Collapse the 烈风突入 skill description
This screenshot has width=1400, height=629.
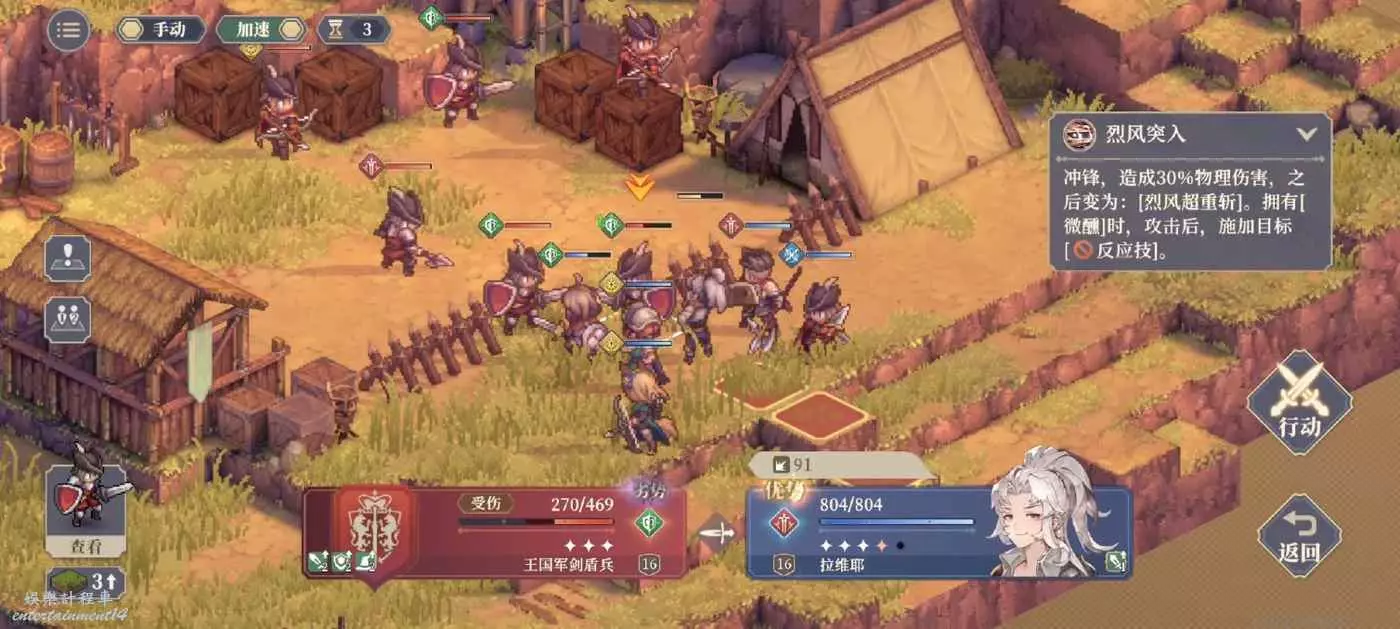(x=1306, y=133)
